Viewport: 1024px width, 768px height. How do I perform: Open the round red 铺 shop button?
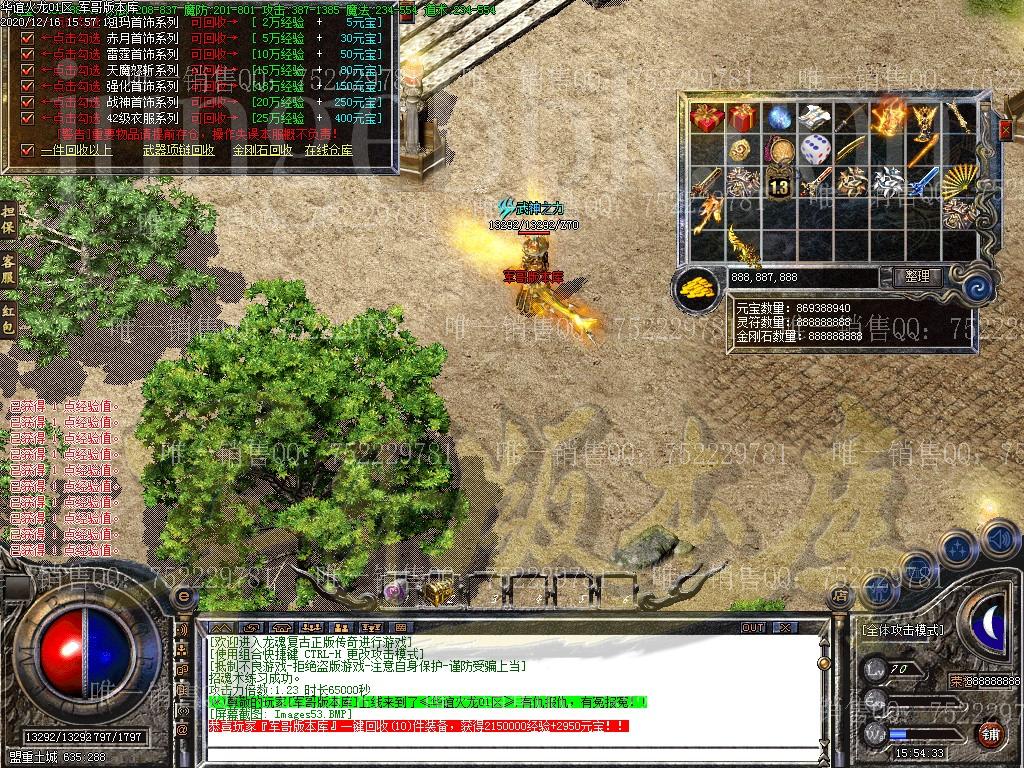[x=990, y=734]
